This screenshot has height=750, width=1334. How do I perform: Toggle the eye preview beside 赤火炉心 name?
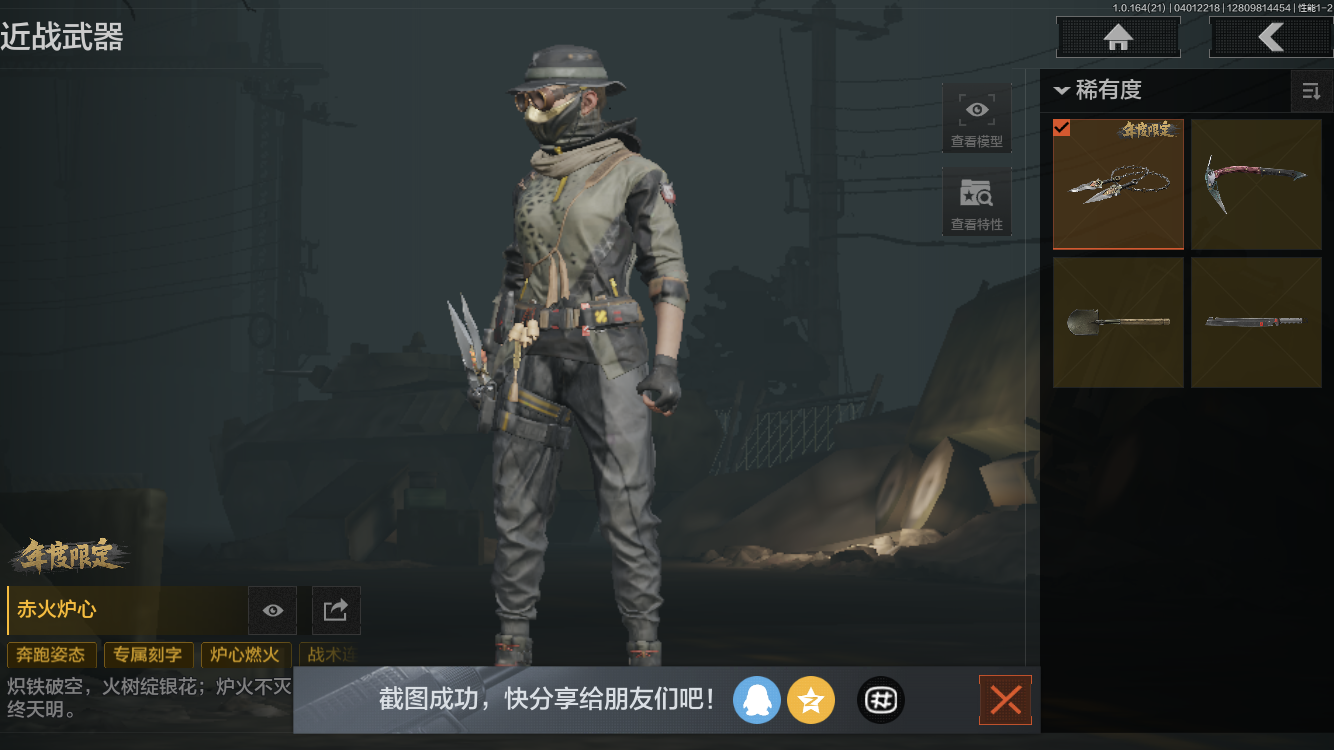(x=271, y=610)
